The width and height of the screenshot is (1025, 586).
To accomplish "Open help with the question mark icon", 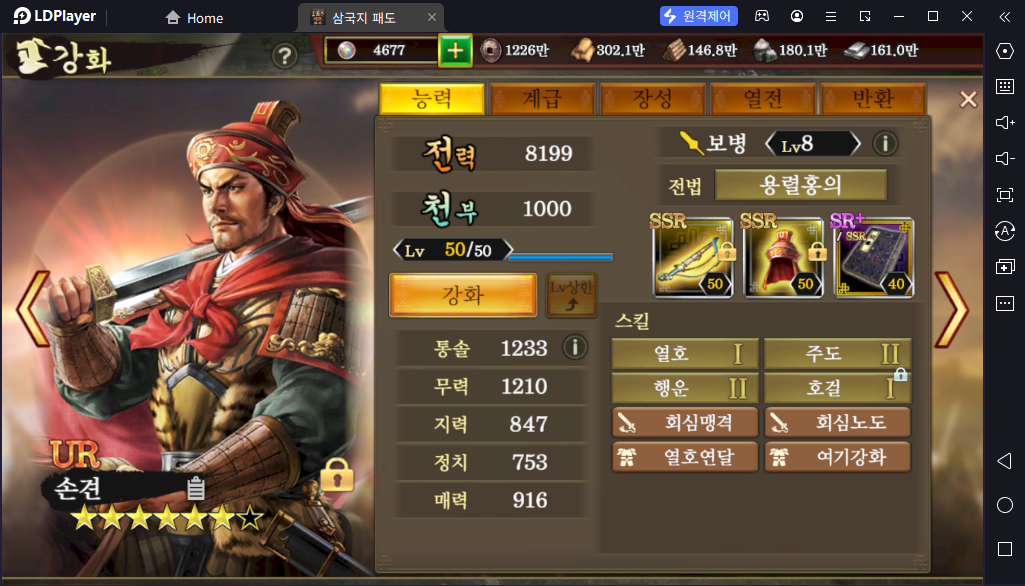I will [285, 56].
